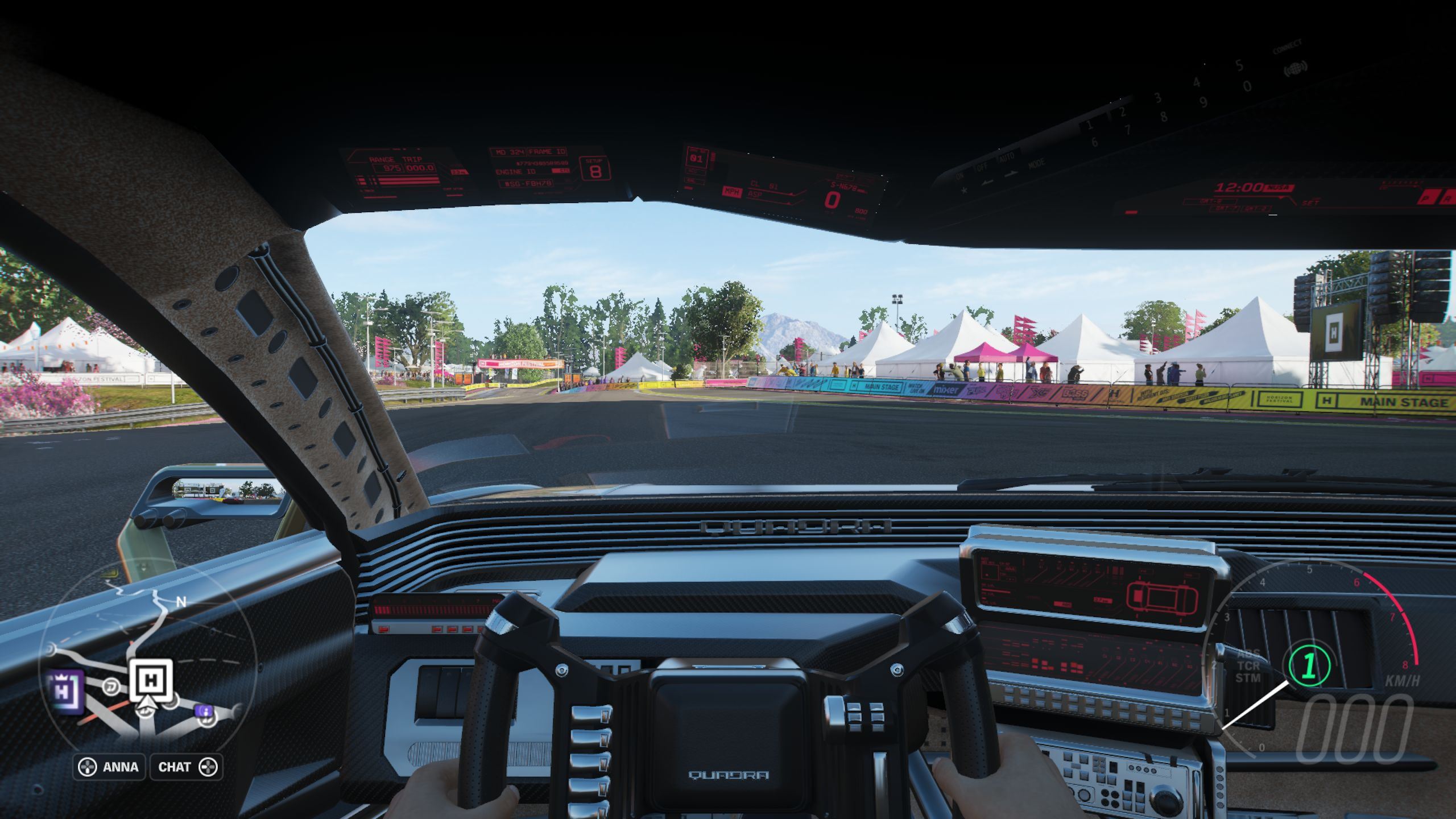Select the purple crowned H marker on the minimap
Image resolution: width=1456 pixels, height=819 pixels.
(x=67, y=691)
